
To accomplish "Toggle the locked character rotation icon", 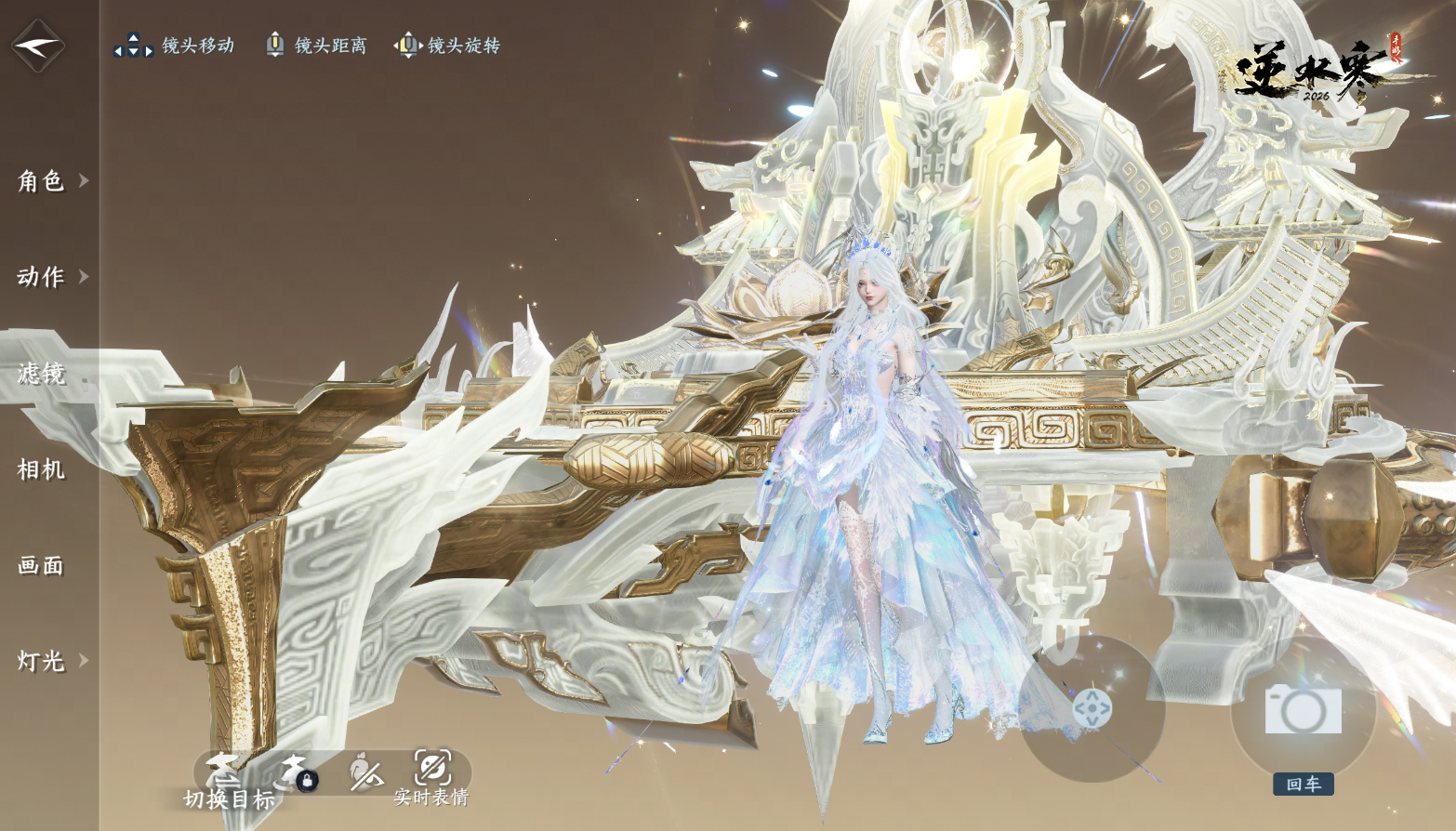I will click(x=298, y=772).
